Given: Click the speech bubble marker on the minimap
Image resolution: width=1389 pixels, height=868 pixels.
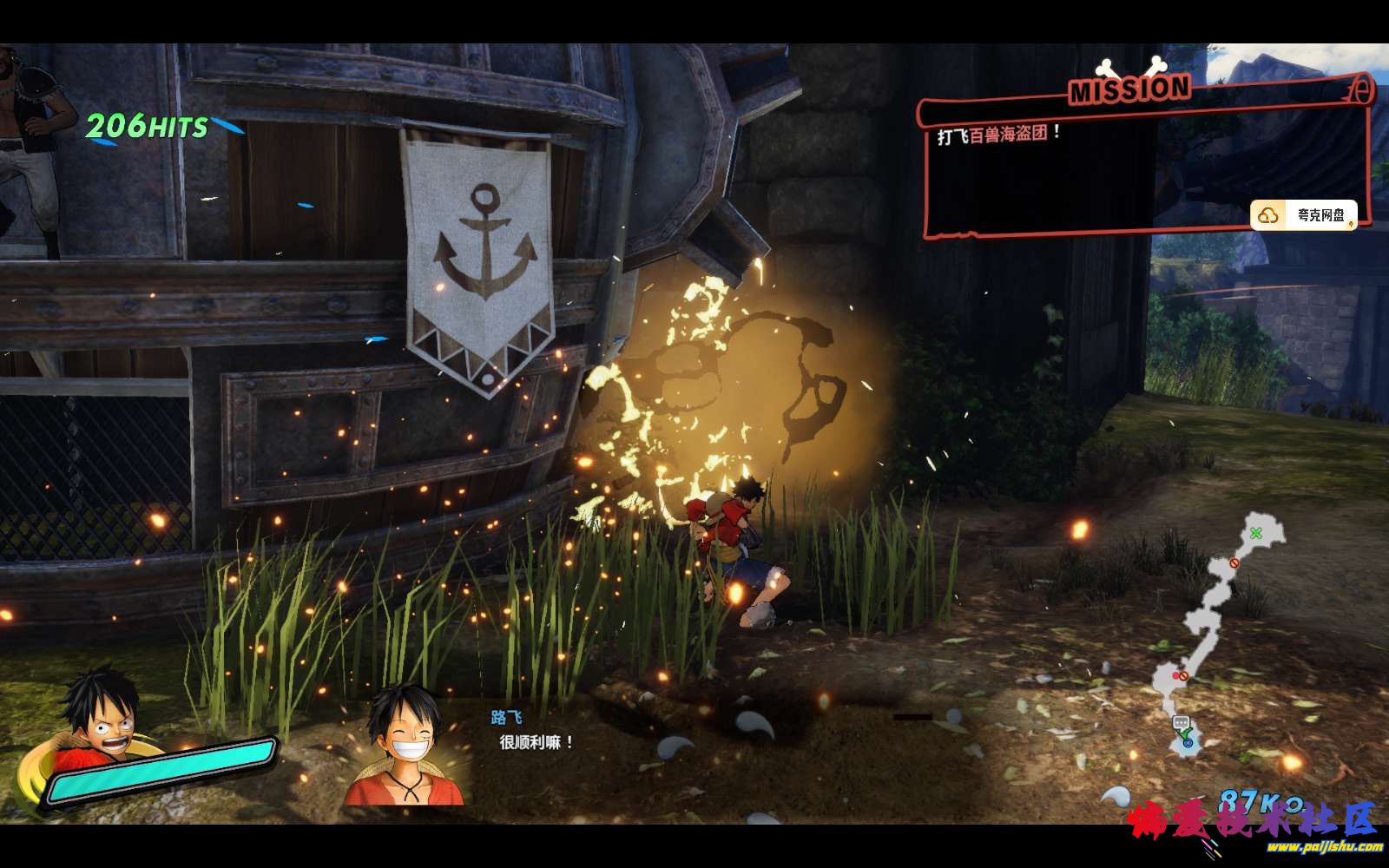Looking at the screenshot, I should coord(1180,722).
